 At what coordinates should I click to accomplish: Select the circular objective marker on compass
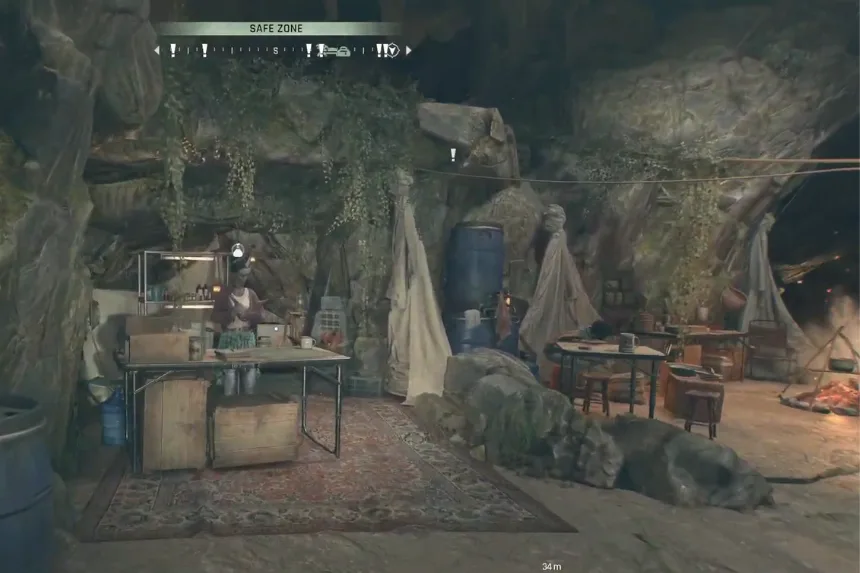tap(393, 50)
